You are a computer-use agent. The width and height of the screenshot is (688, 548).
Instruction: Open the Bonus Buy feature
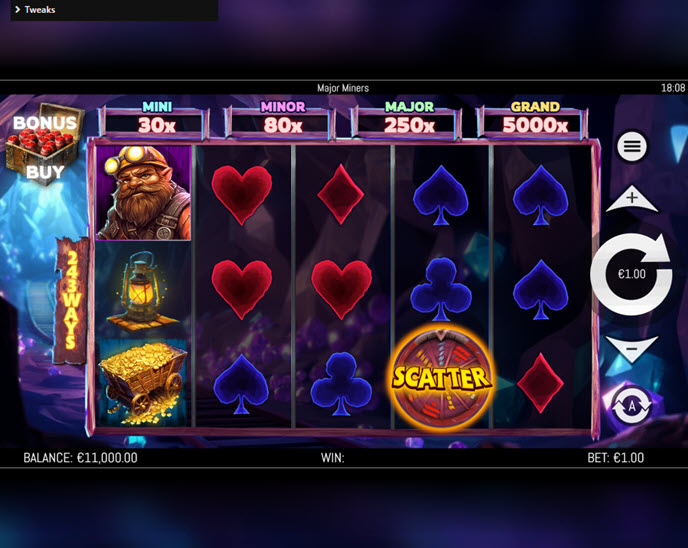pyautogui.click(x=43, y=147)
